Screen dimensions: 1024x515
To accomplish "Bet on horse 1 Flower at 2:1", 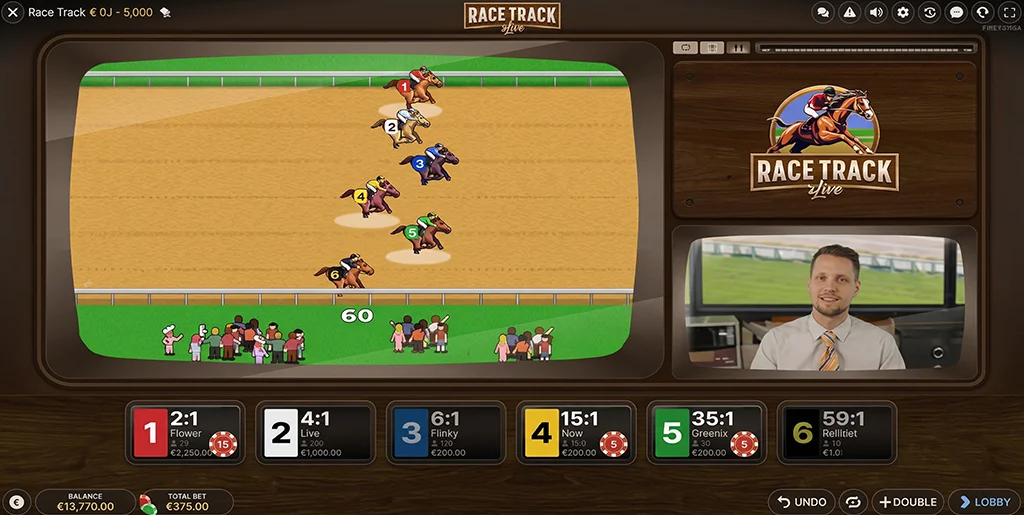I will tap(185, 432).
